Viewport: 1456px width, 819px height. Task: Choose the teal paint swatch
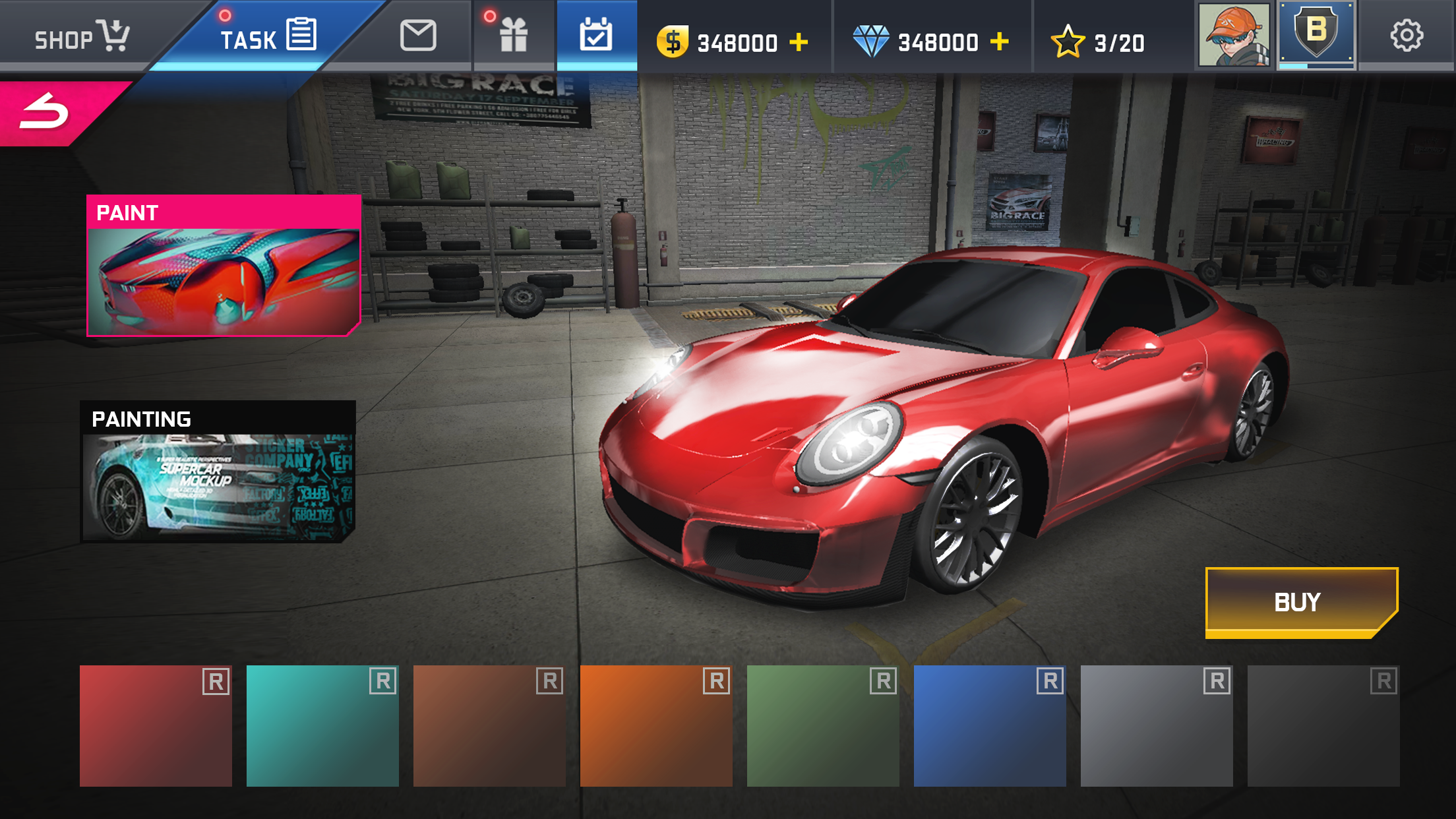pyautogui.click(x=322, y=725)
